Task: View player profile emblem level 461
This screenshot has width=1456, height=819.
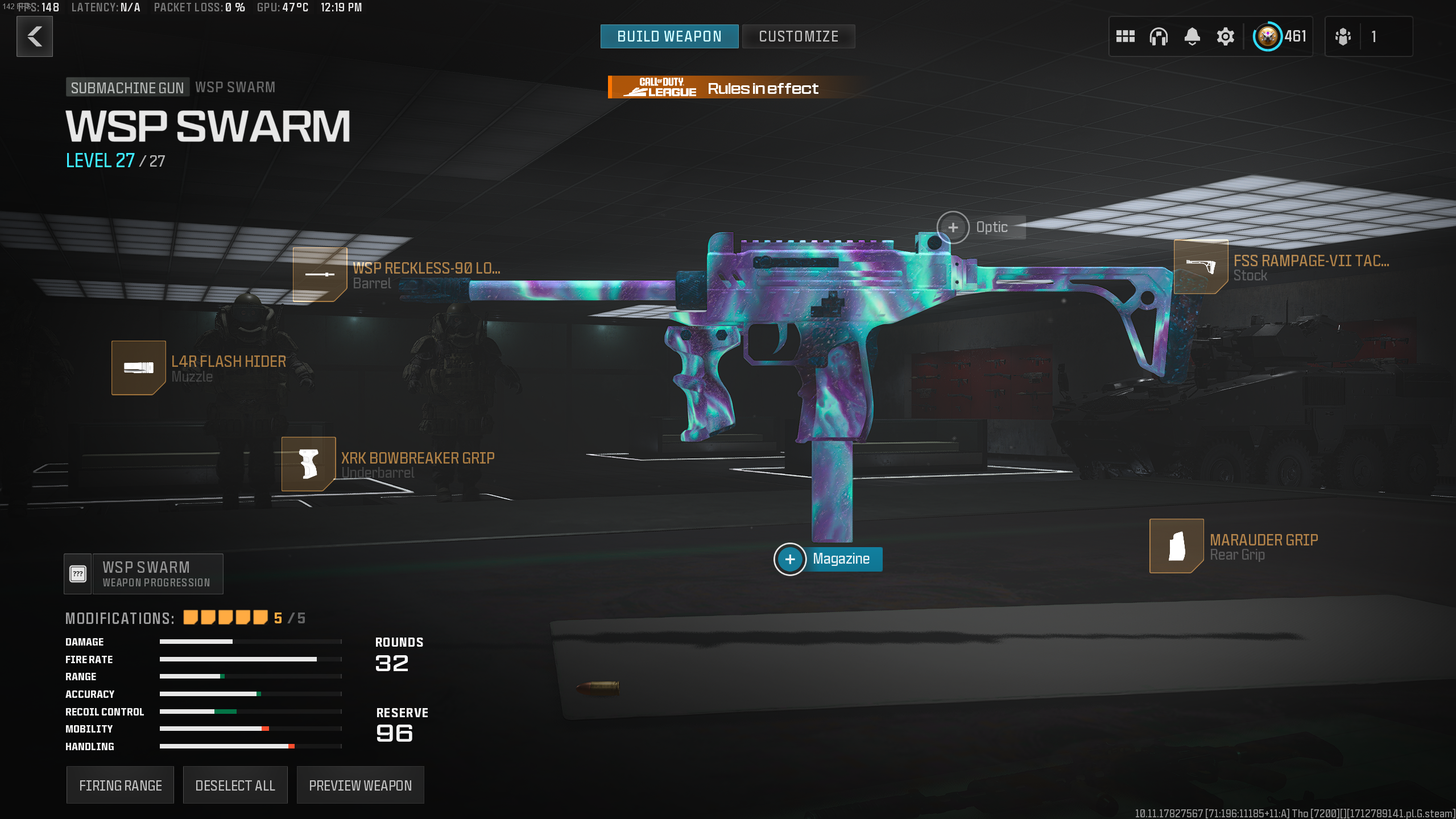Action: pos(1279,36)
